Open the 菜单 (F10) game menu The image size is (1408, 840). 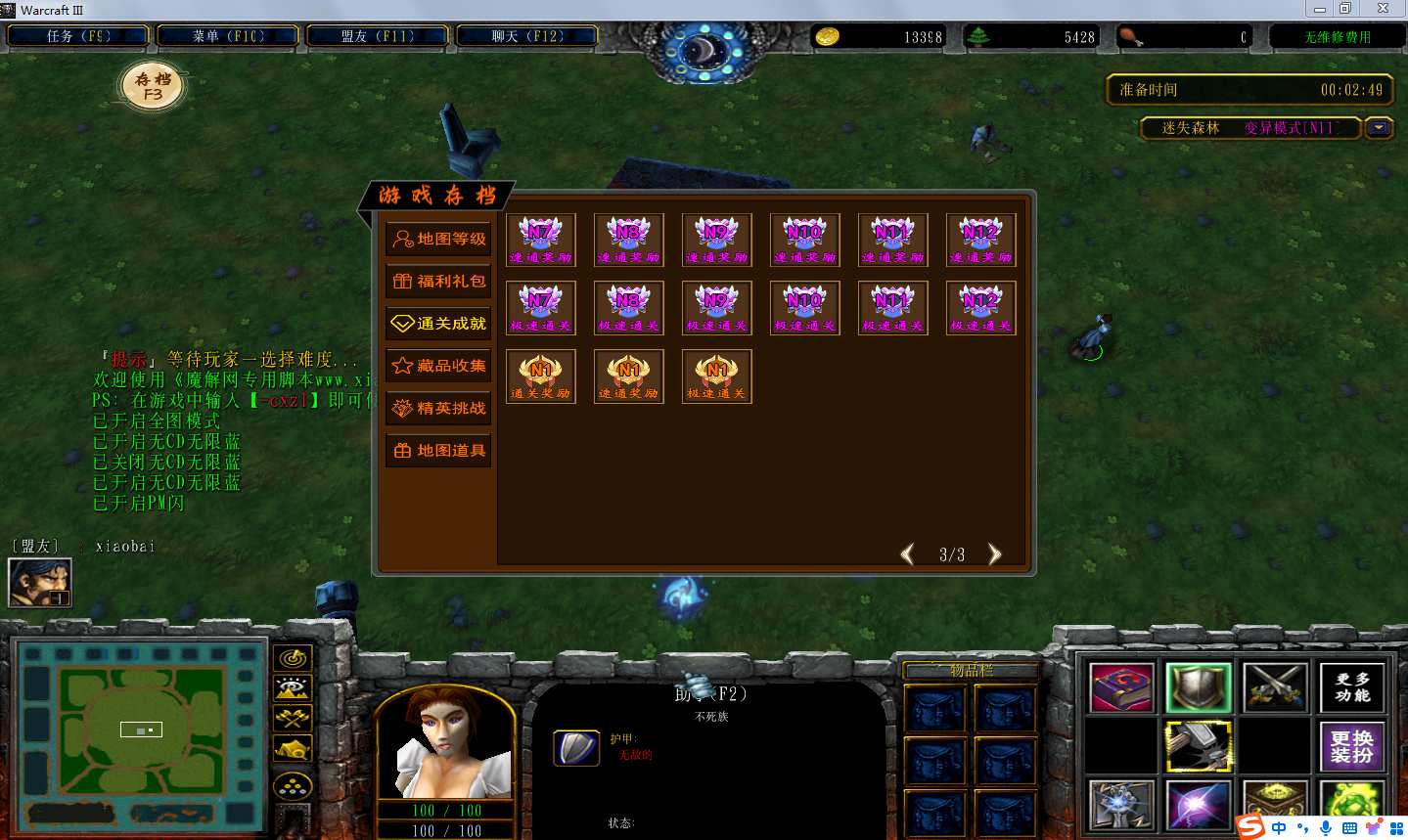228,36
